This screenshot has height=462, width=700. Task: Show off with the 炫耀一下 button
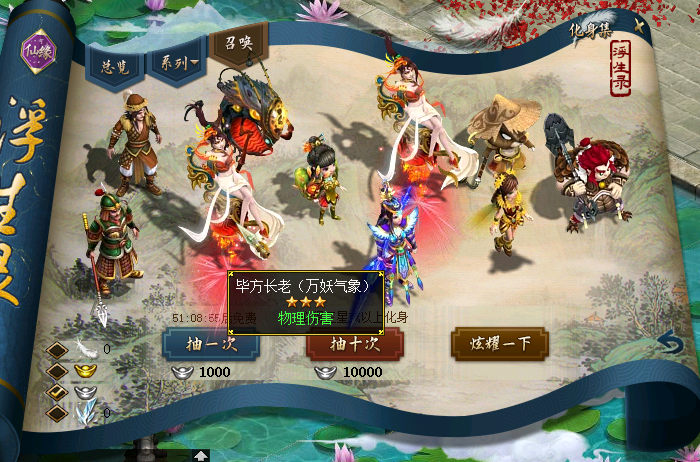coord(499,343)
